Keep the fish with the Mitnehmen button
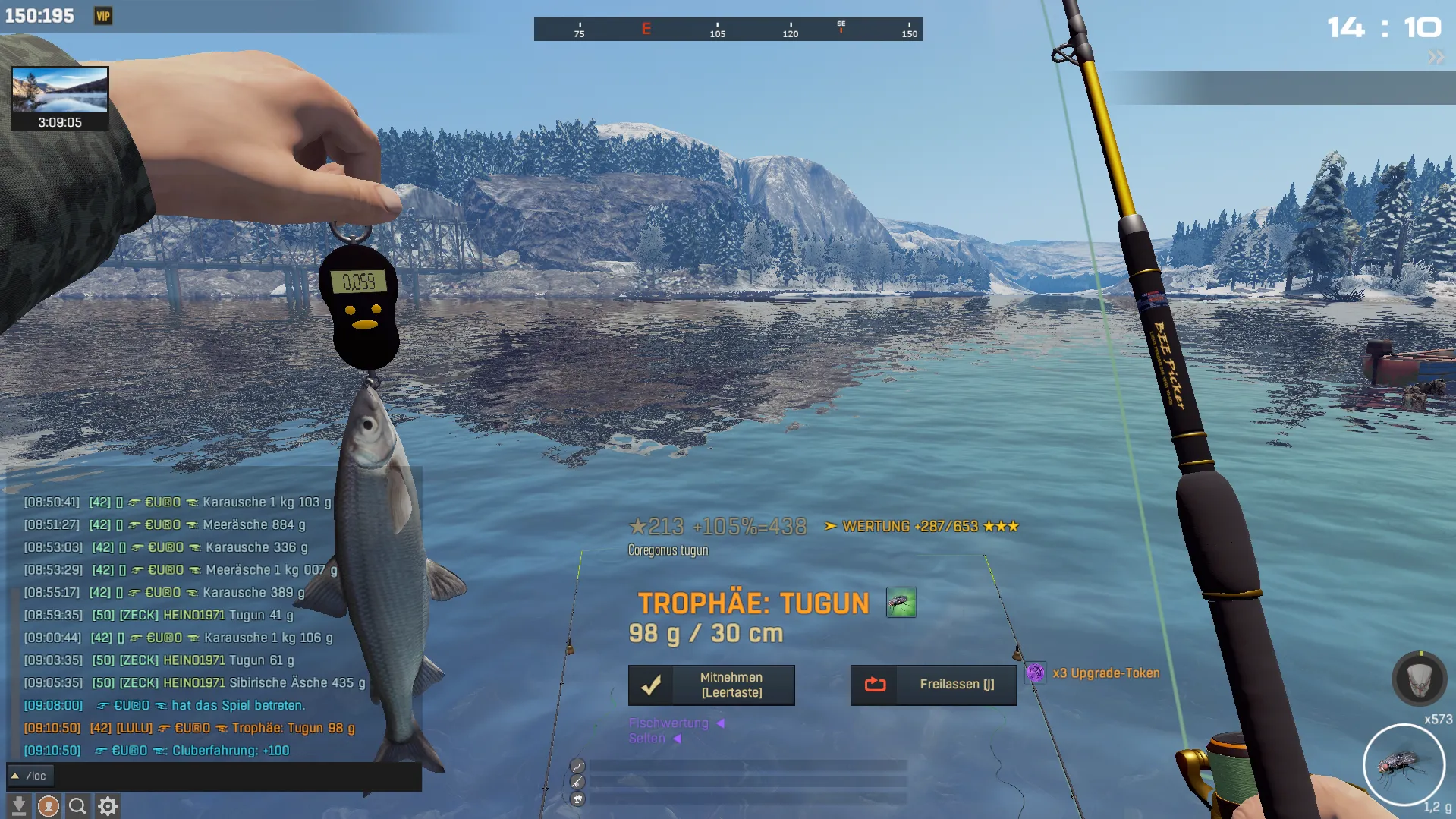 tap(711, 685)
